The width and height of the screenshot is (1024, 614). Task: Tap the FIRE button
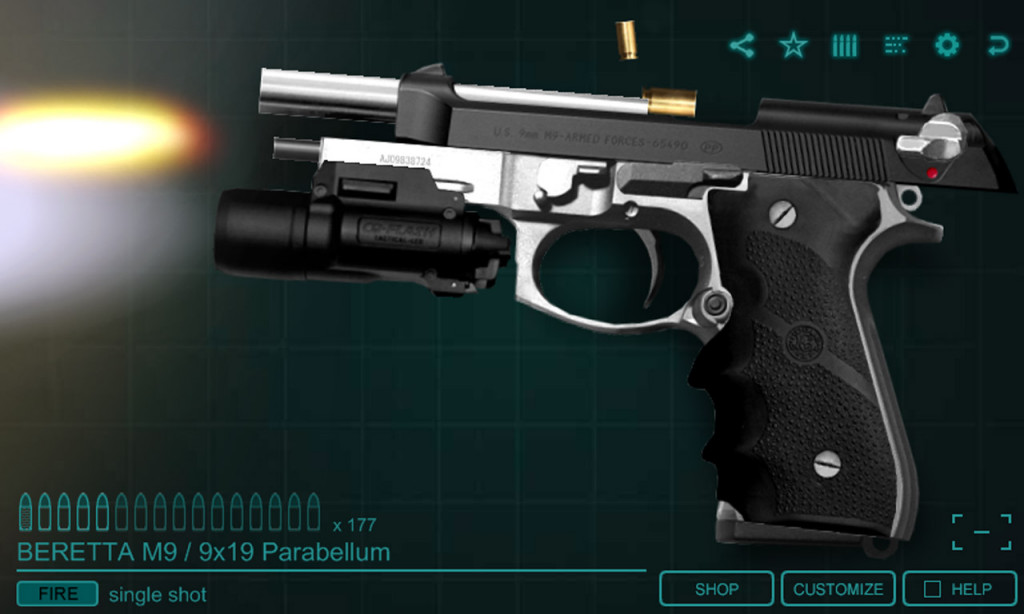coord(57,594)
